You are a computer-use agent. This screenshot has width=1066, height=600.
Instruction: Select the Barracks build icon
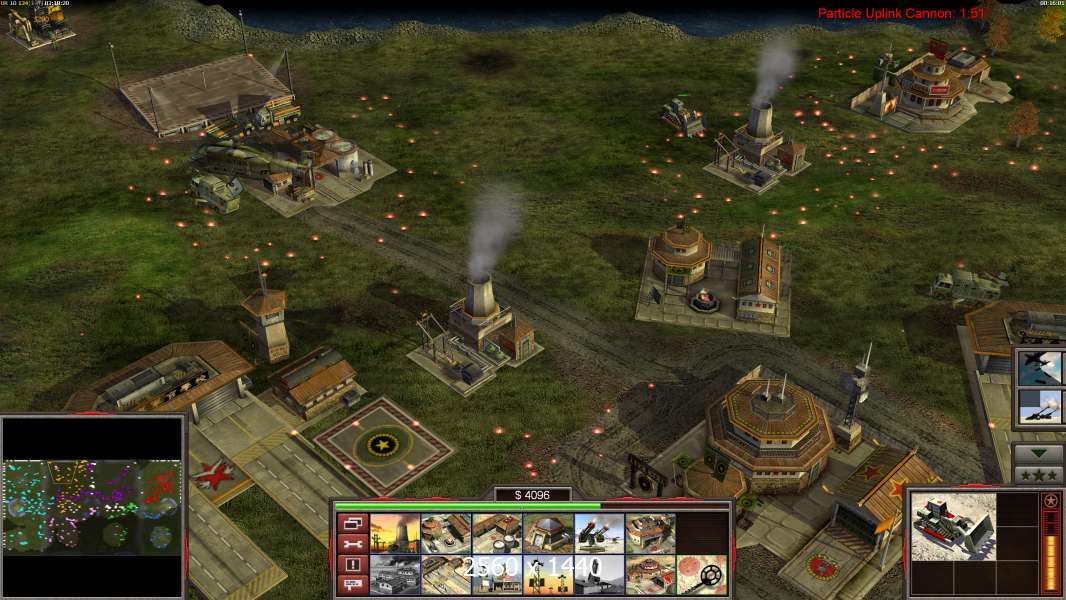click(446, 534)
